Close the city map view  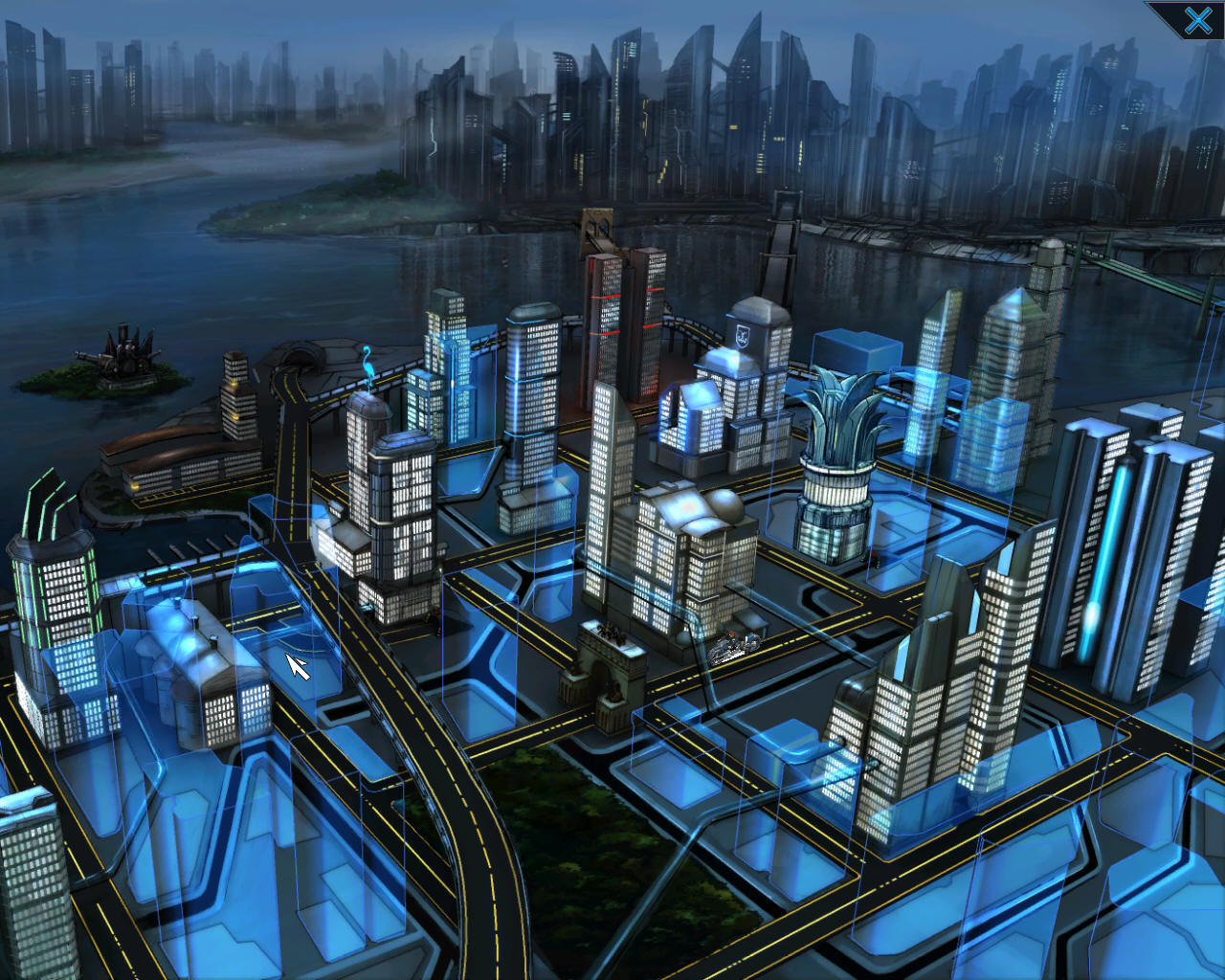tap(1197, 20)
